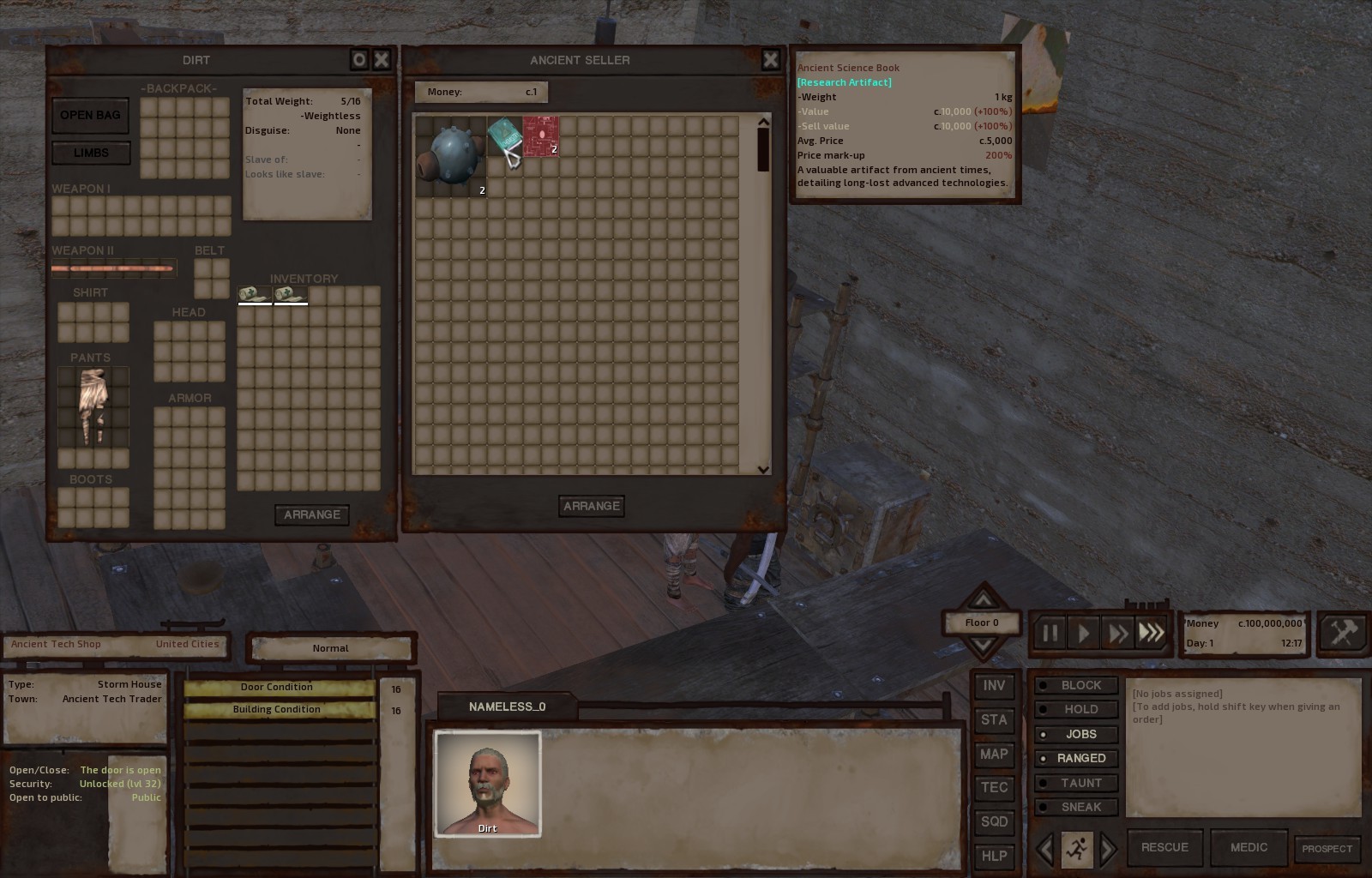The image size is (1372, 878).
Task: Activate the MEDIC order
Action: 1249,848
